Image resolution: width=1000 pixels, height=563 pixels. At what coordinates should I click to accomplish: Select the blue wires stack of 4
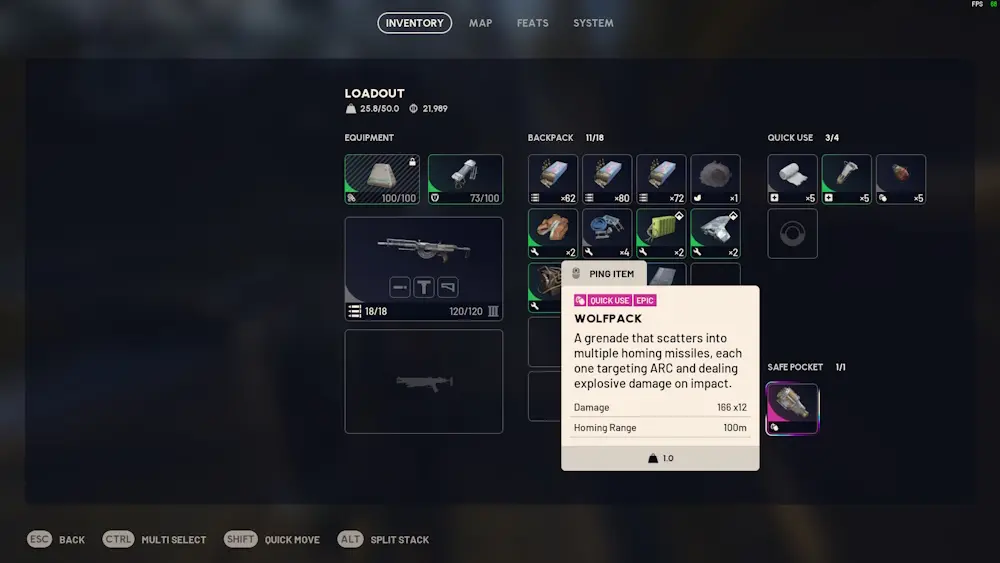(x=607, y=233)
